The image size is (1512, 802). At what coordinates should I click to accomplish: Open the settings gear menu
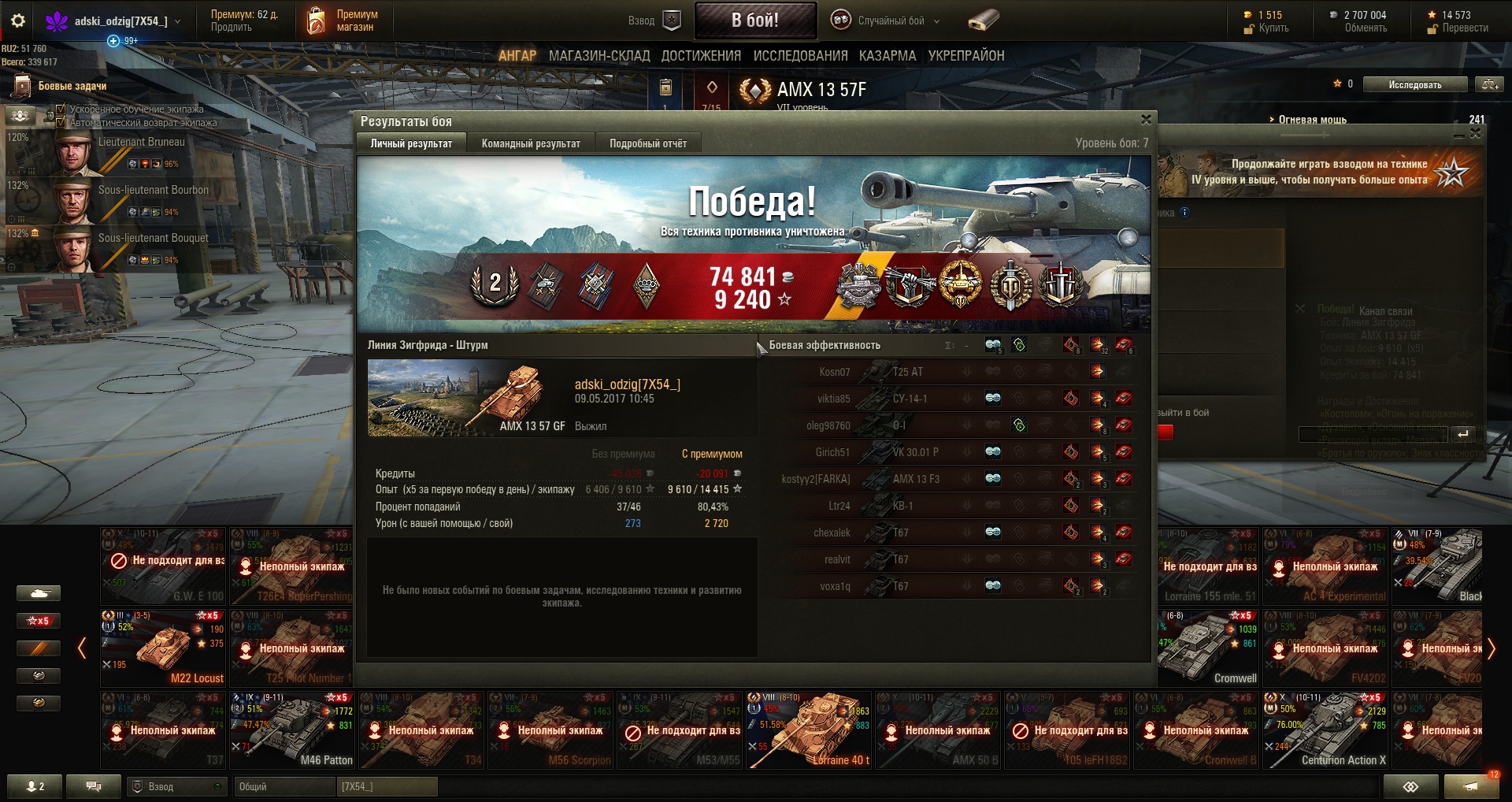coord(18,20)
